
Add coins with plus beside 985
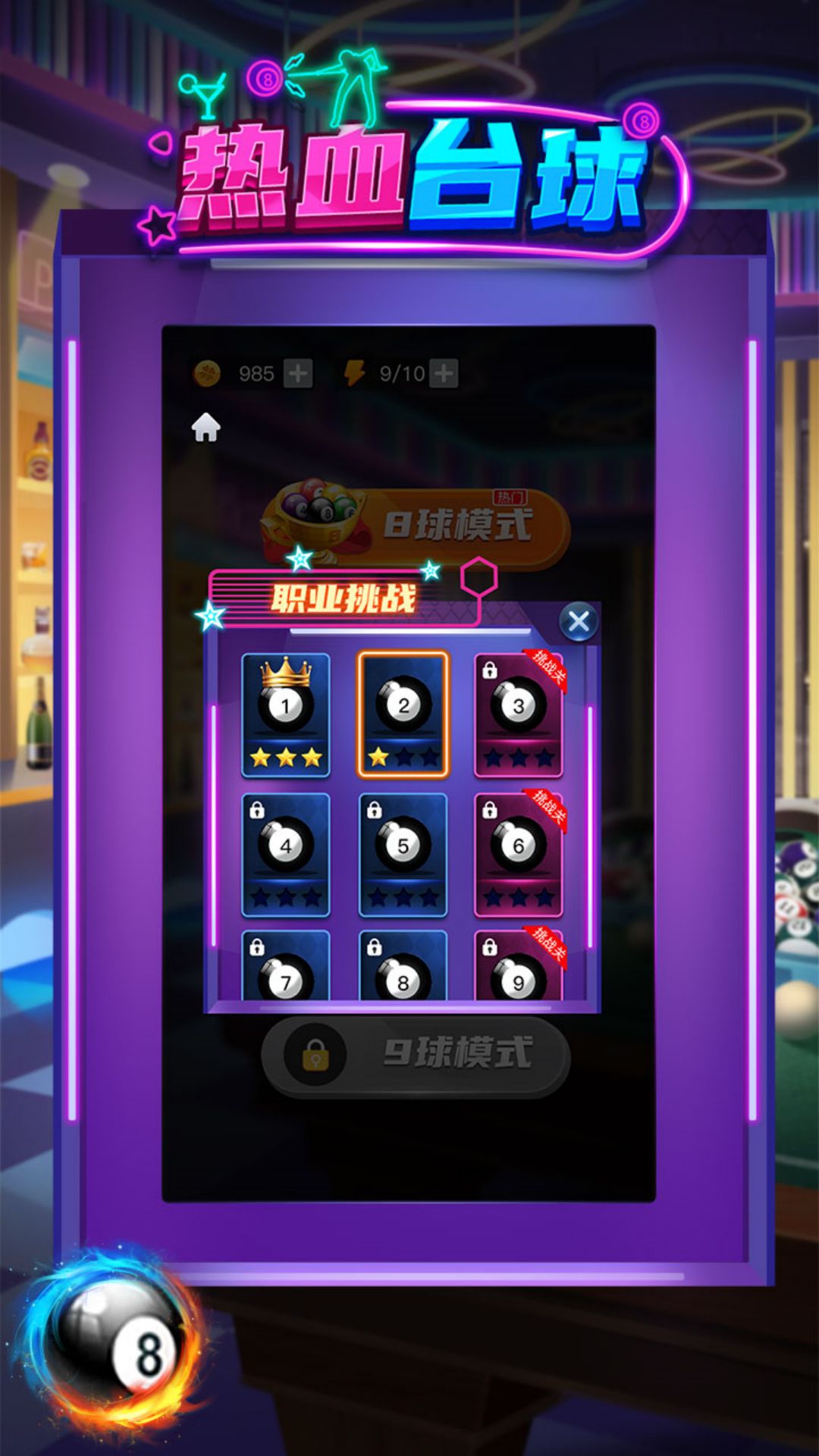coord(298,373)
